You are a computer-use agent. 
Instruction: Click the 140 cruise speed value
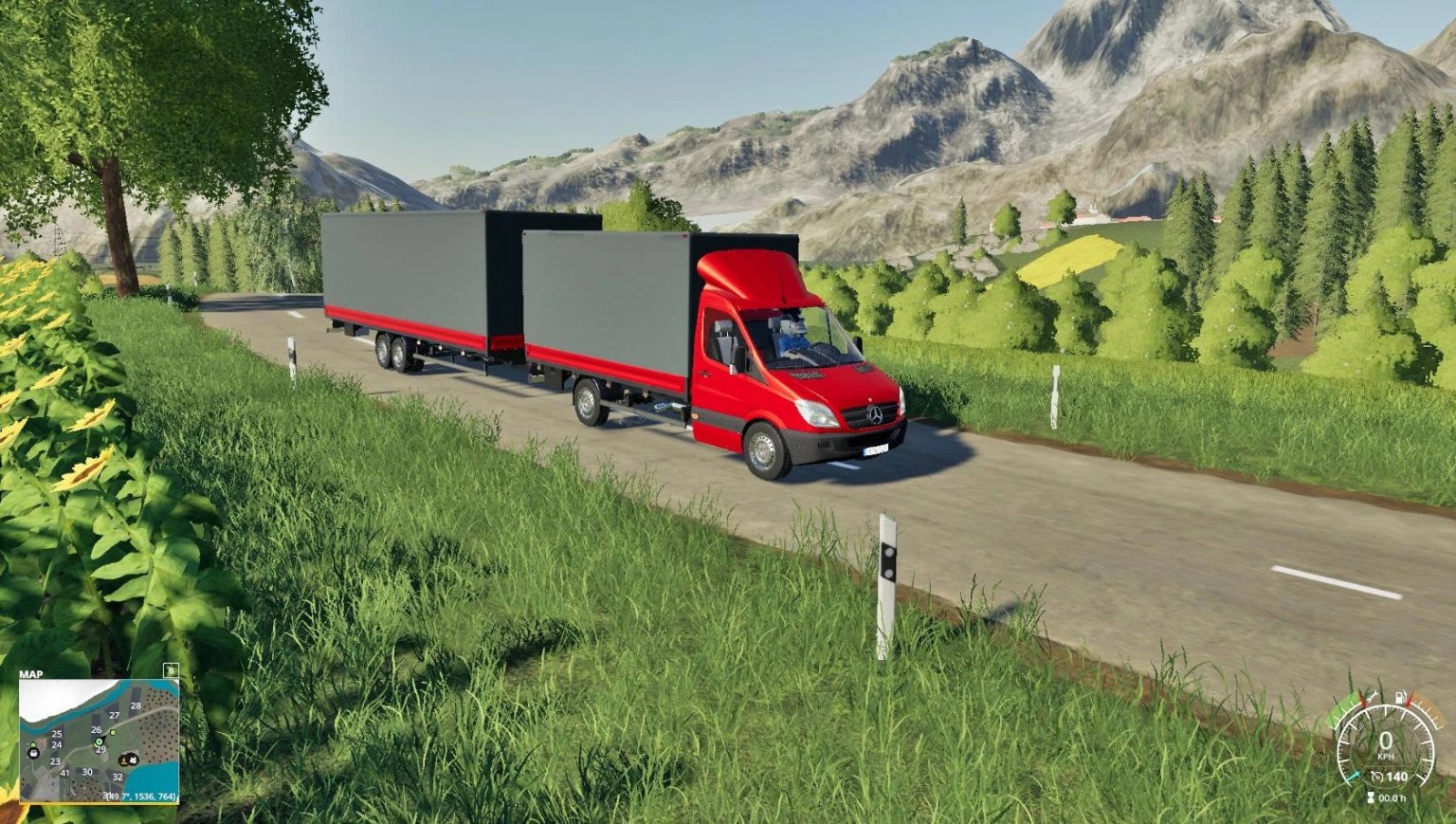(x=1397, y=777)
